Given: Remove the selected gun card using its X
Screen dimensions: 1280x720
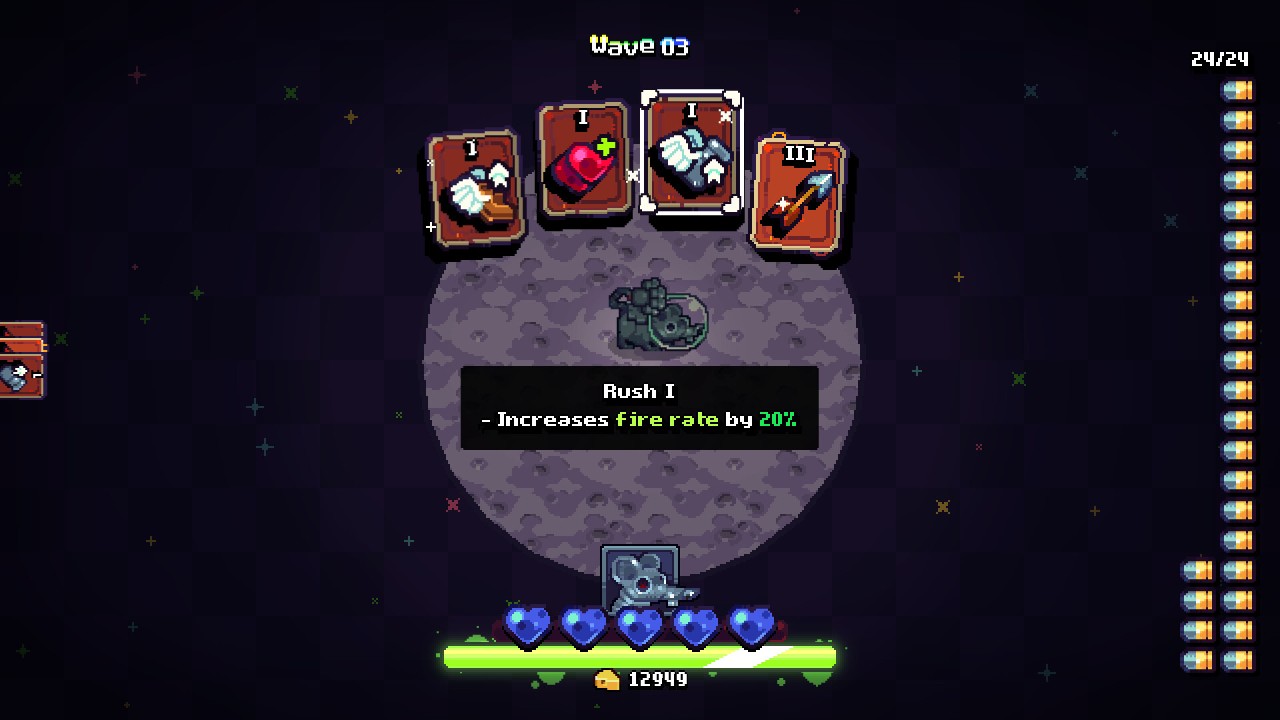Looking at the screenshot, I should (723, 116).
